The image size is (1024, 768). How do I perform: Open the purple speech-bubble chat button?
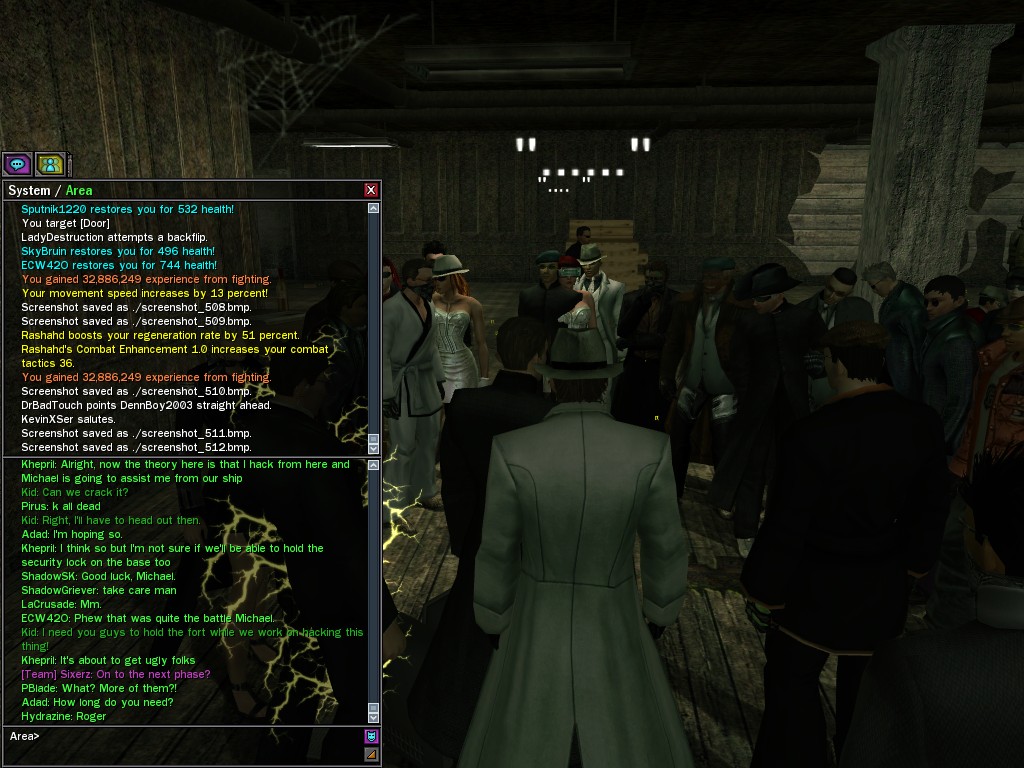(x=17, y=164)
